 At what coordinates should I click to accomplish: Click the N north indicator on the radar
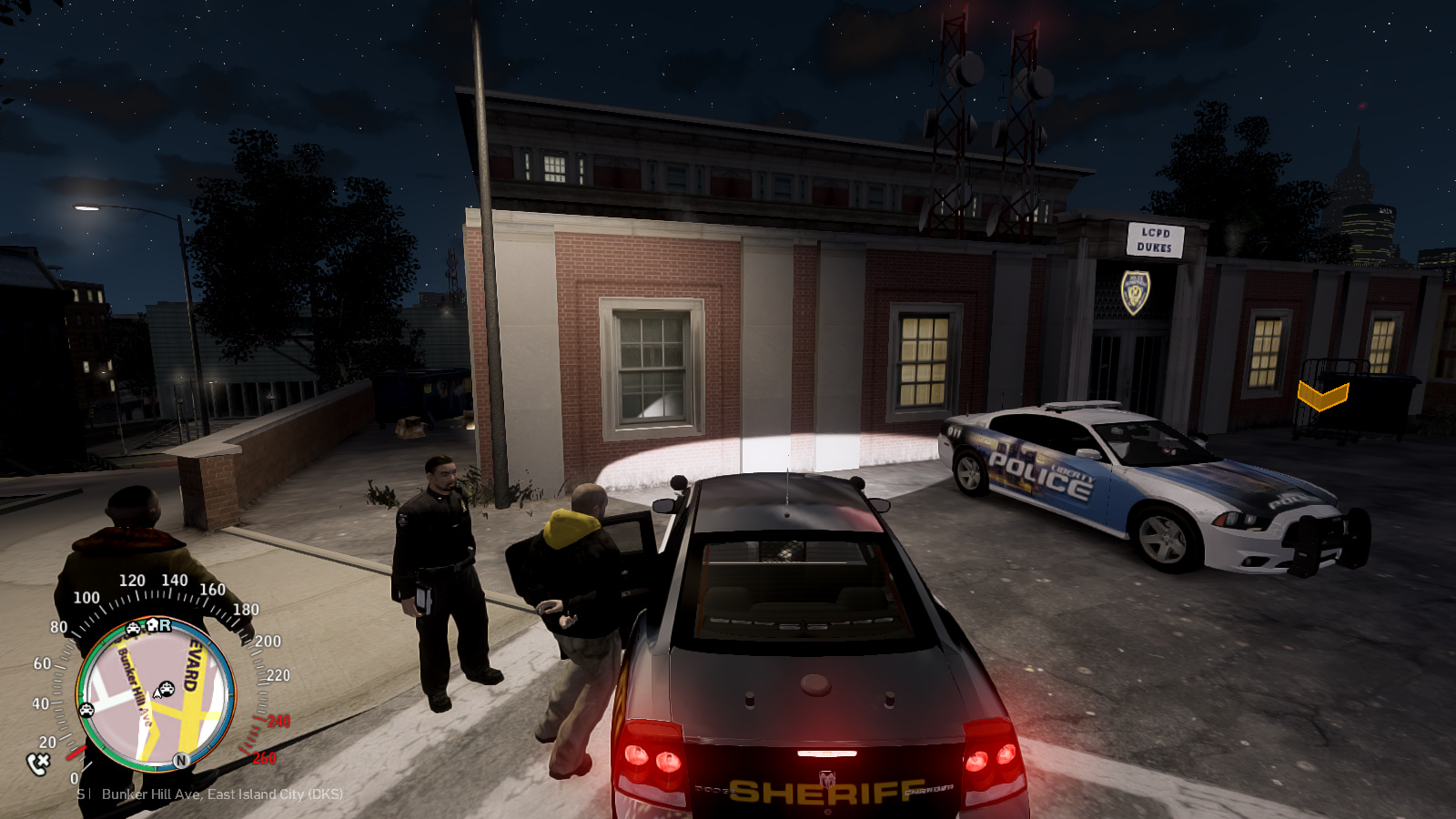click(x=181, y=760)
